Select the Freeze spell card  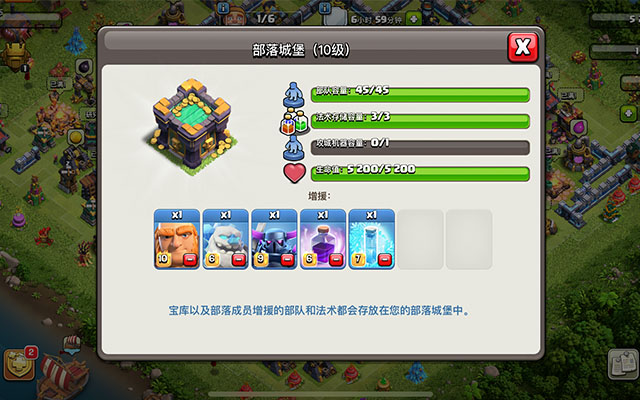pyautogui.click(x=372, y=238)
